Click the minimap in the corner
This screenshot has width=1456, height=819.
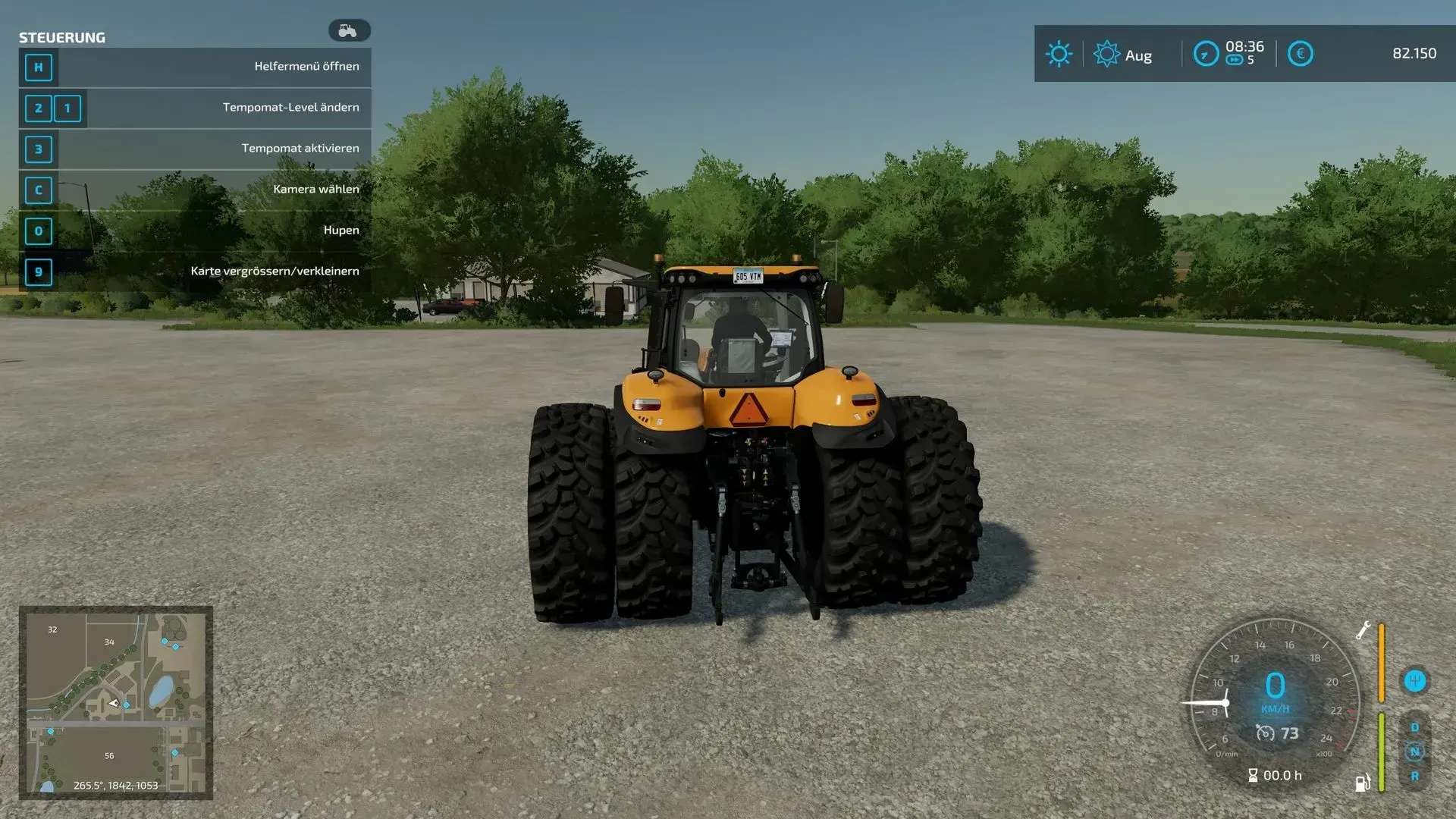(115, 702)
